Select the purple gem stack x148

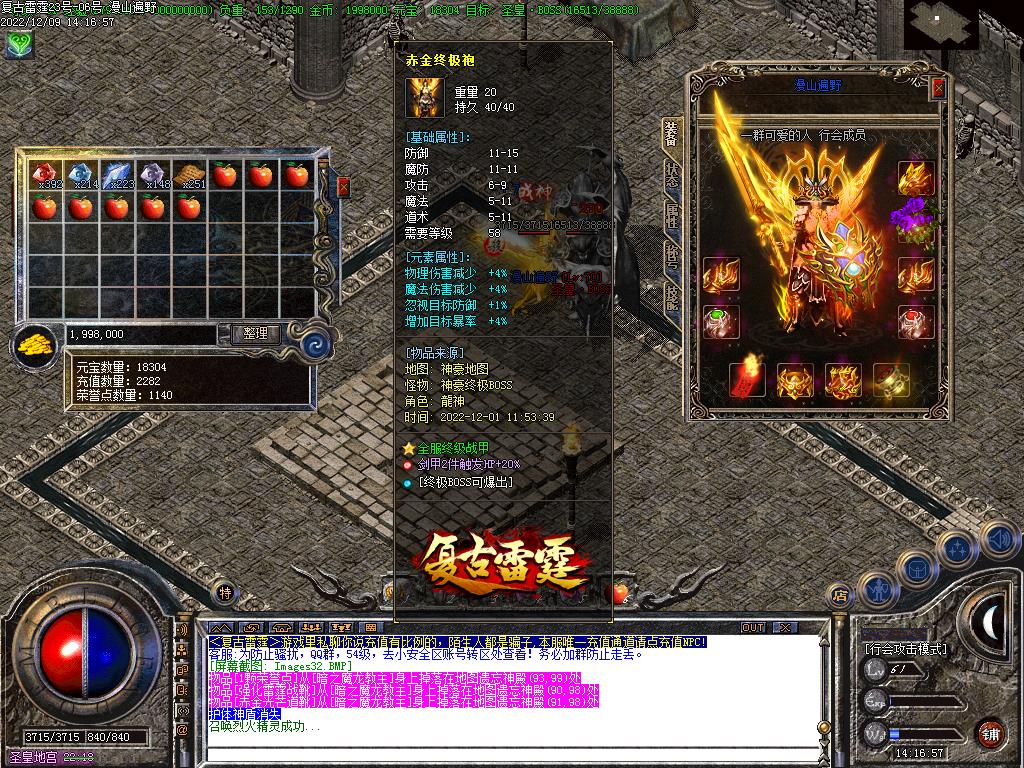pyautogui.click(x=152, y=175)
